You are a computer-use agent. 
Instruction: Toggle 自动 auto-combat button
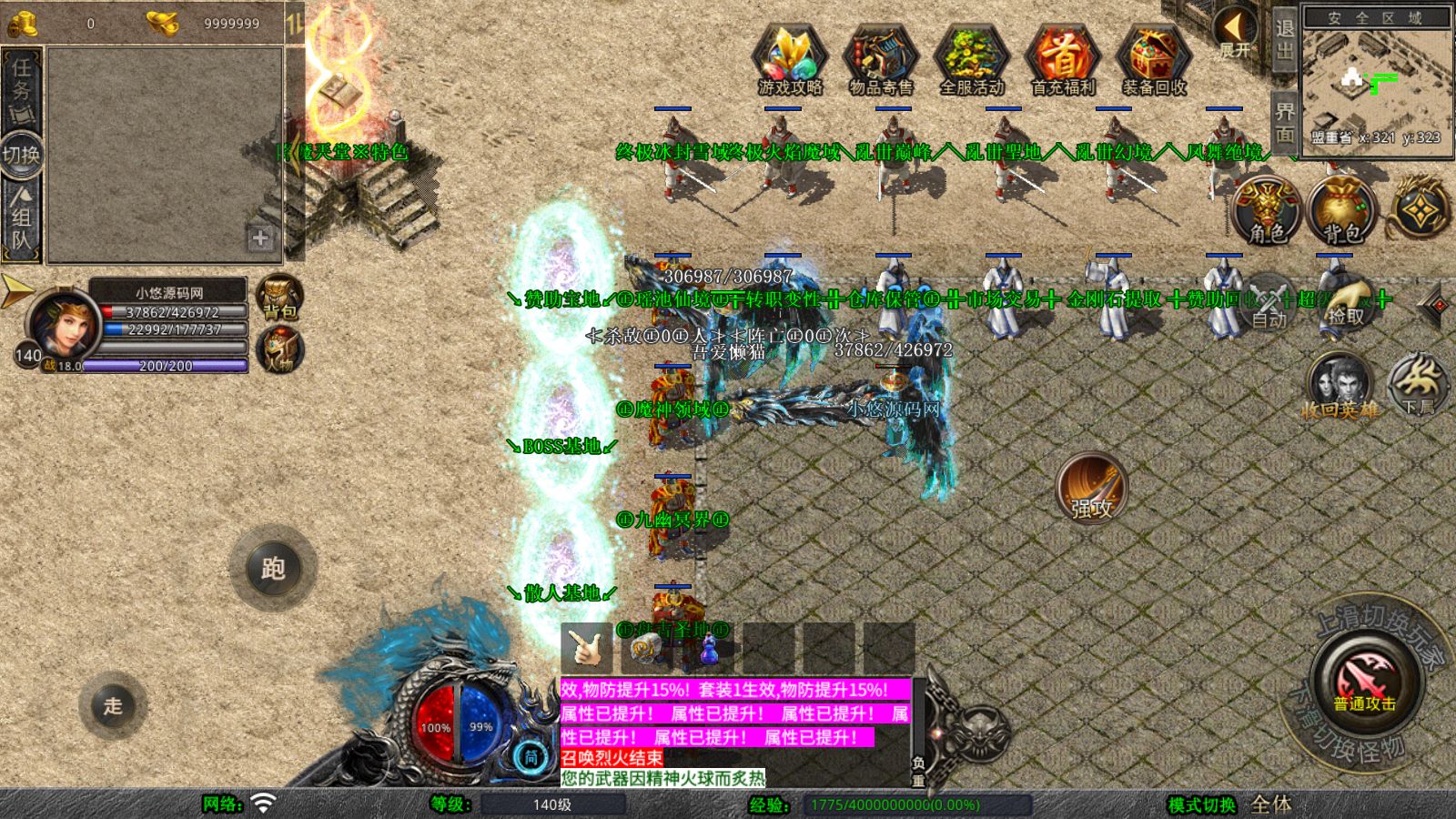pos(1269,303)
